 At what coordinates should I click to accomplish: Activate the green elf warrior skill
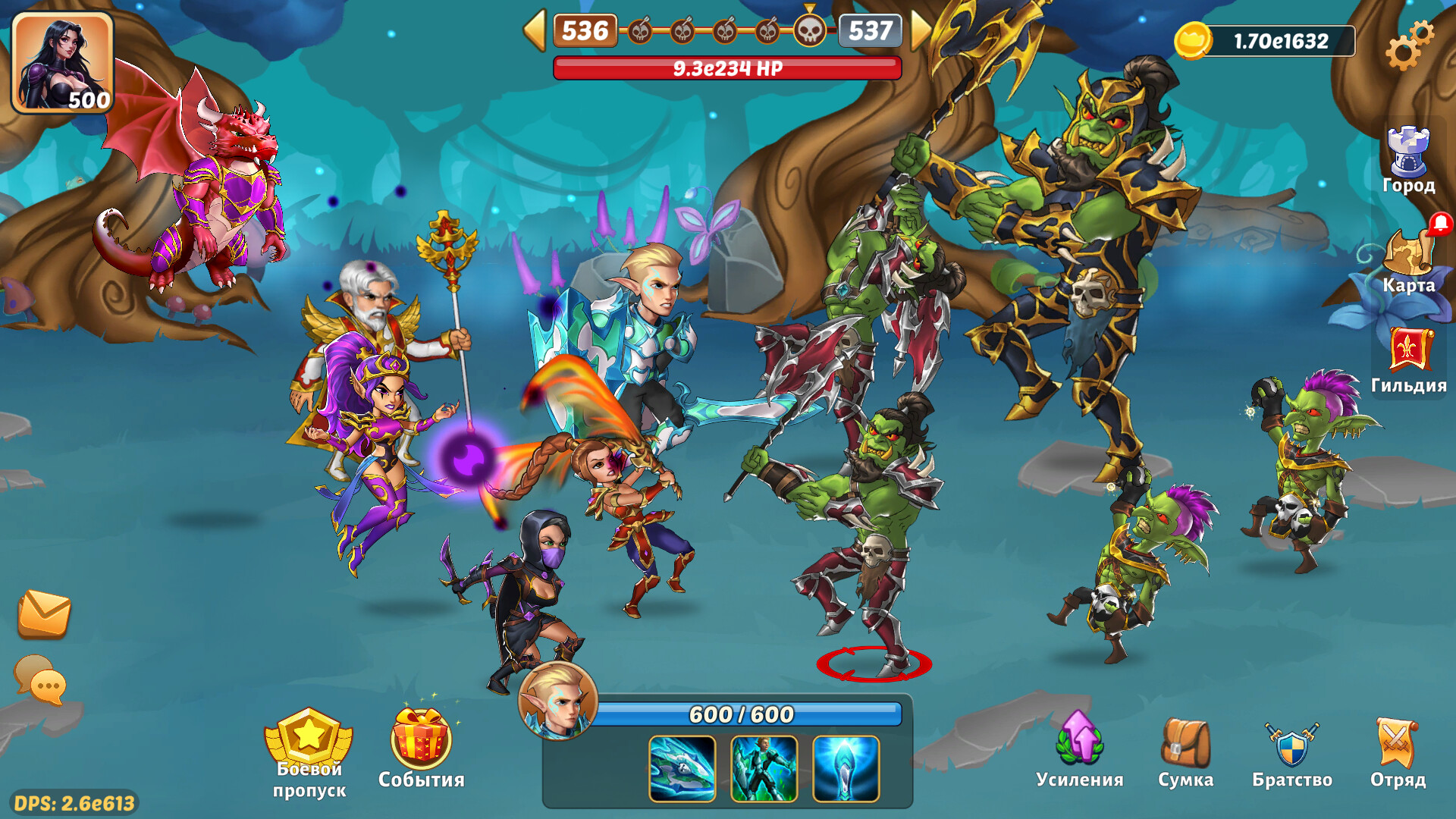pos(764,768)
